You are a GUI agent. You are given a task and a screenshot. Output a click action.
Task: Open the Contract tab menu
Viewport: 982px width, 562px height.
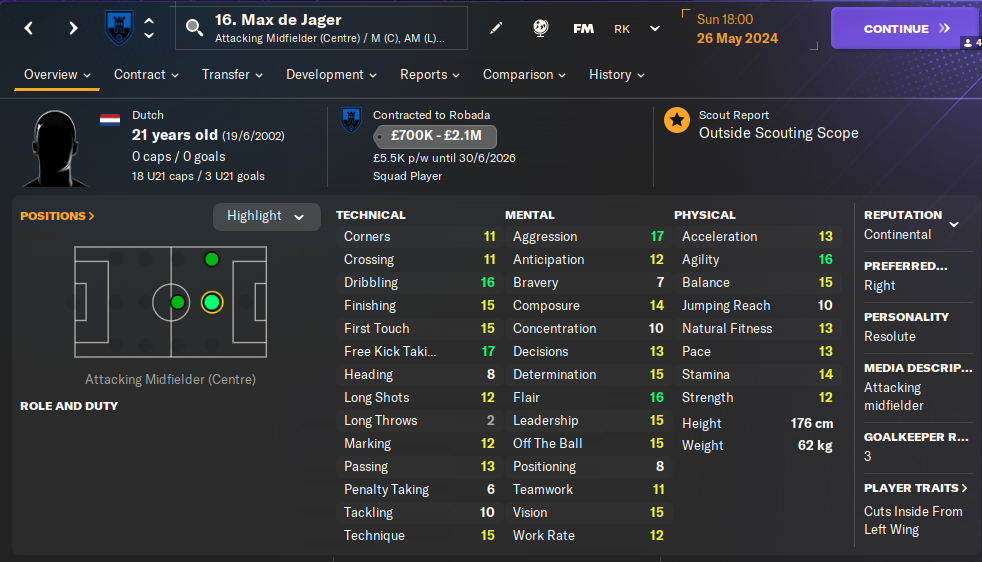point(146,75)
